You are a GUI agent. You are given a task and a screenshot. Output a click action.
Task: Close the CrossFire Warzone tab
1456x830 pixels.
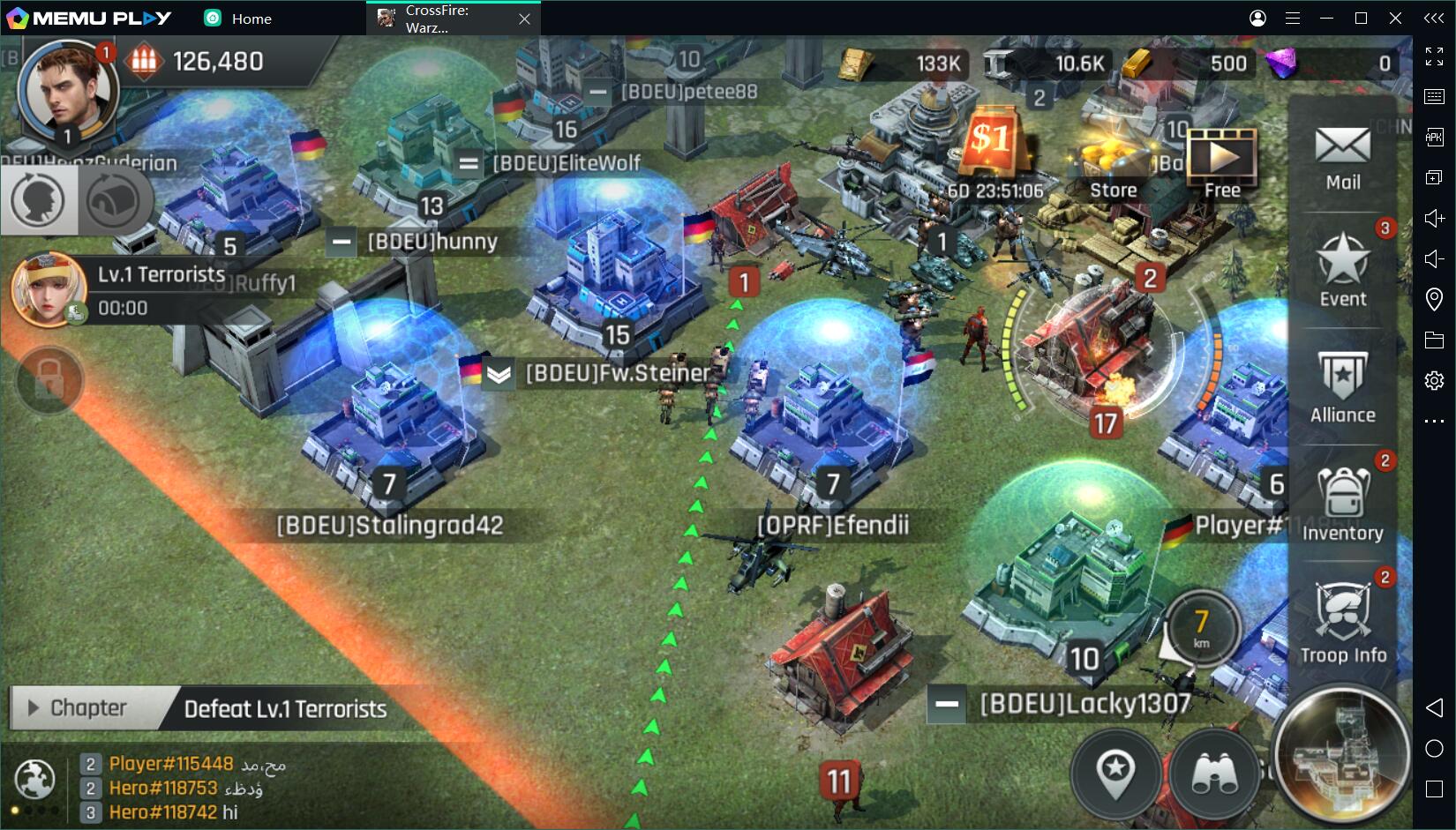click(524, 19)
